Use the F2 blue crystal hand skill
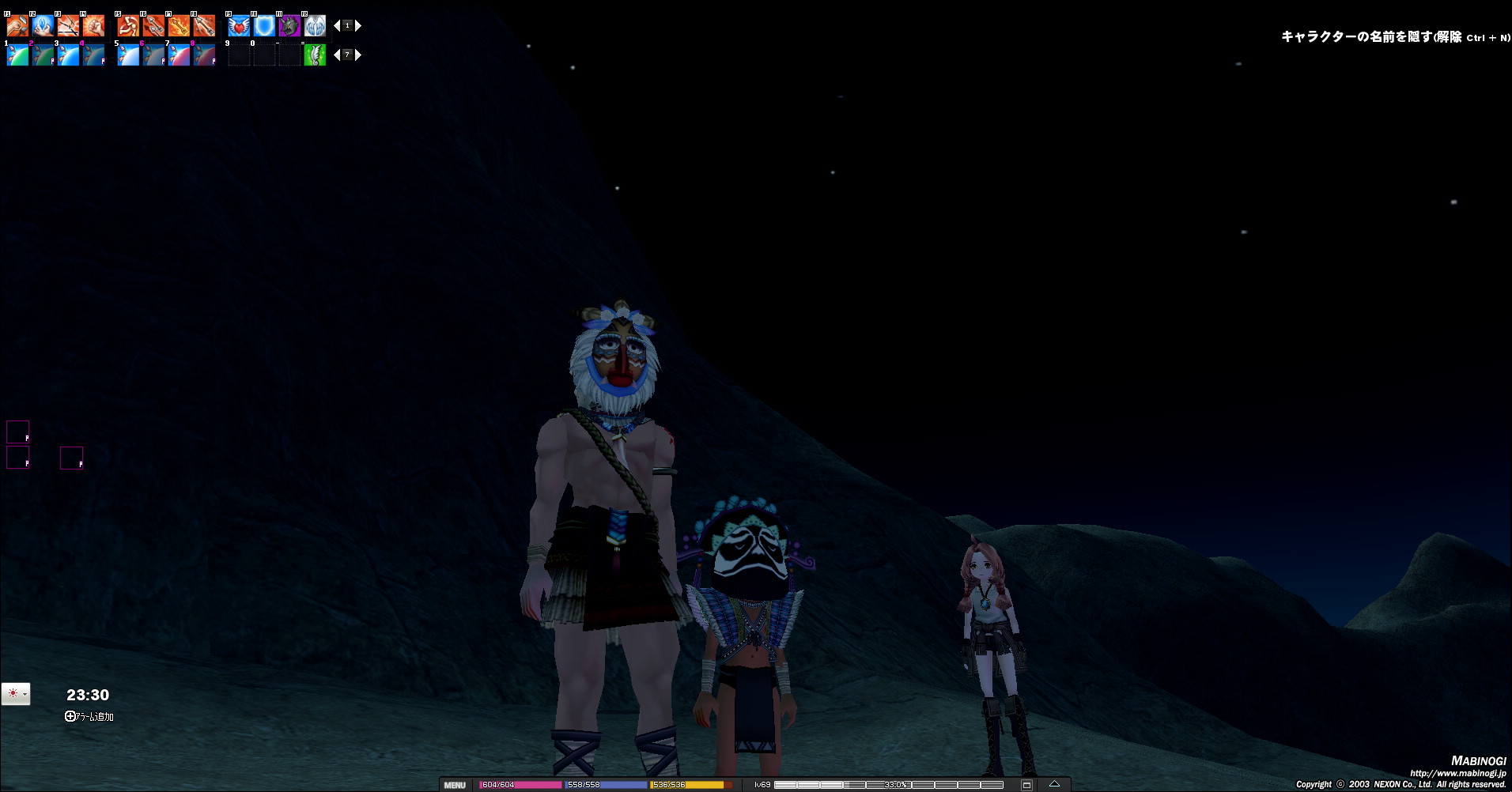The width and height of the screenshot is (1512, 792). click(x=43, y=26)
